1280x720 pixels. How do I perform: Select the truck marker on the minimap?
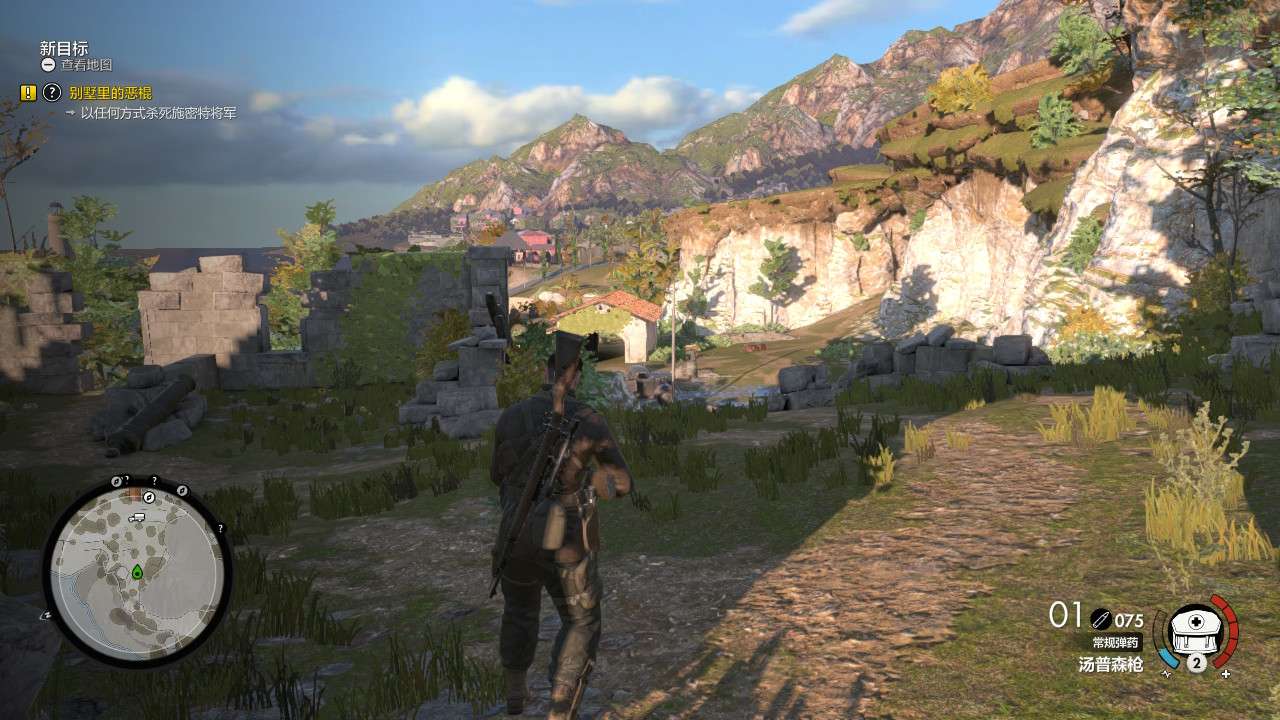(x=137, y=518)
